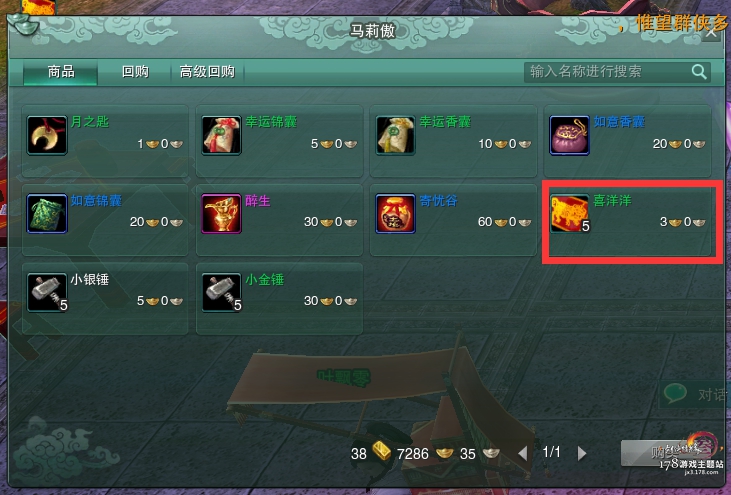Go to the next shop page
This screenshot has height=495, width=731.
click(x=583, y=453)
